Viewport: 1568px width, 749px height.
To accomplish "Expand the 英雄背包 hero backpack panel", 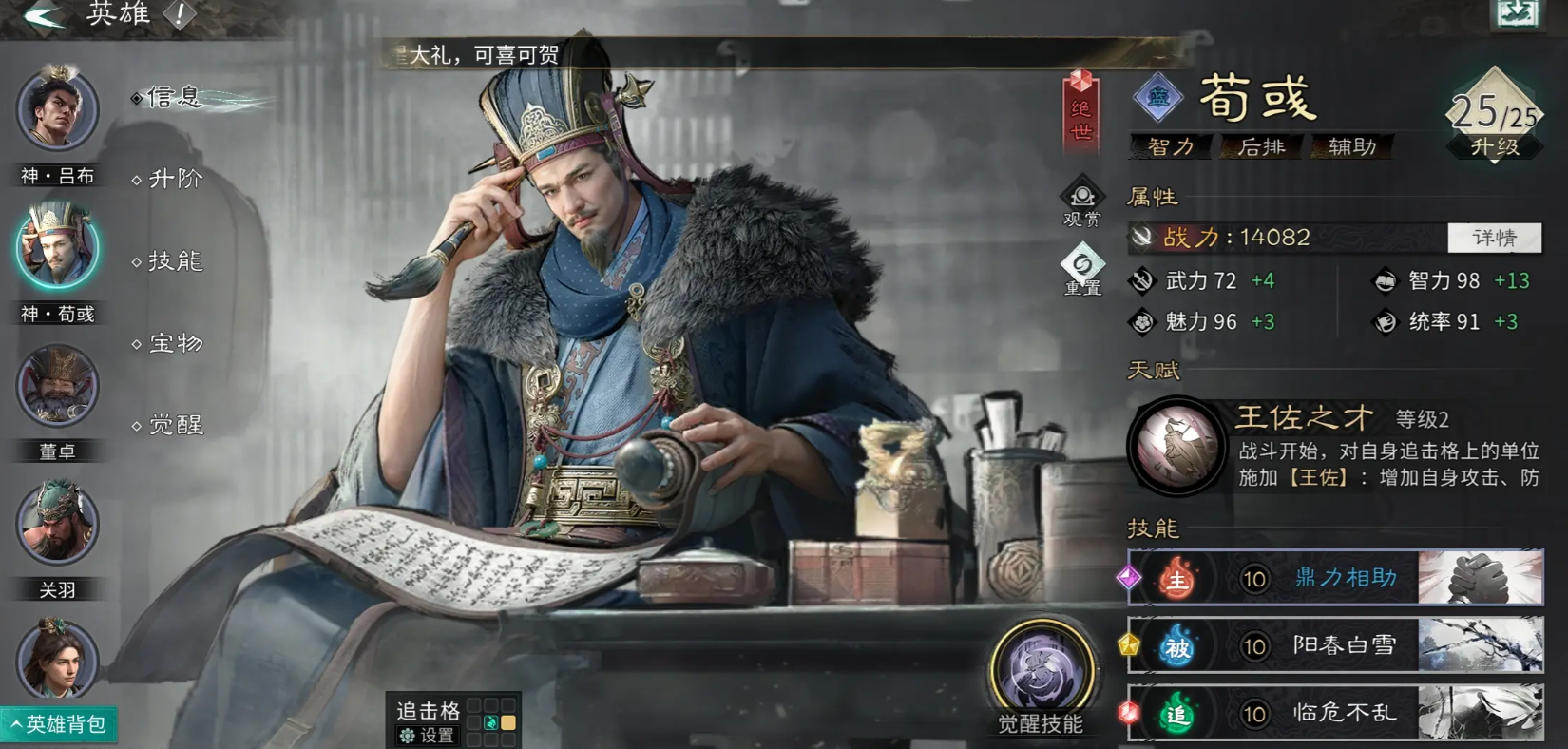I will click(x=59, y=724).
